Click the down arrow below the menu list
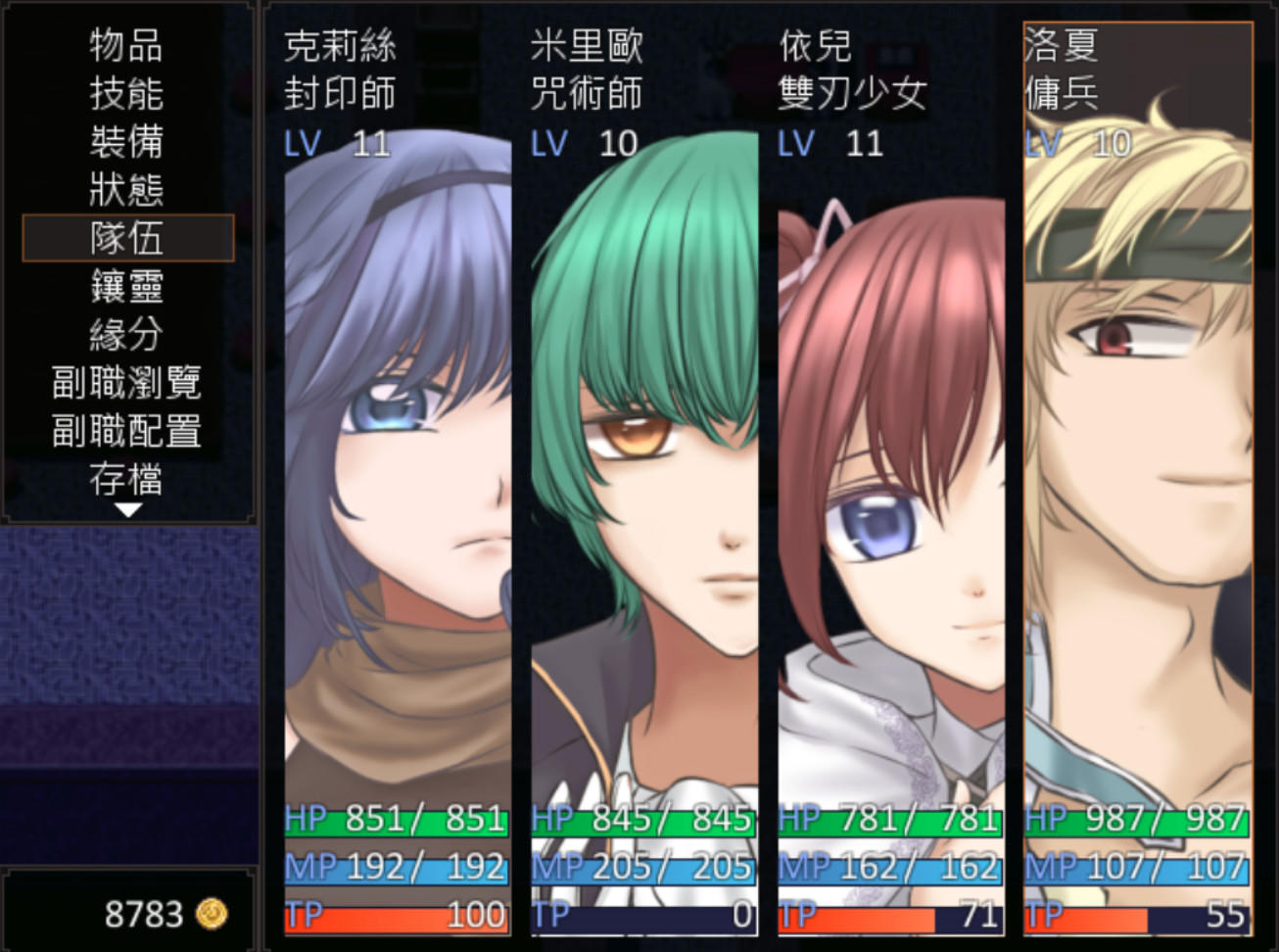Image resolution: width=1279 pixels, height=952 pixels. click(128, 508)
